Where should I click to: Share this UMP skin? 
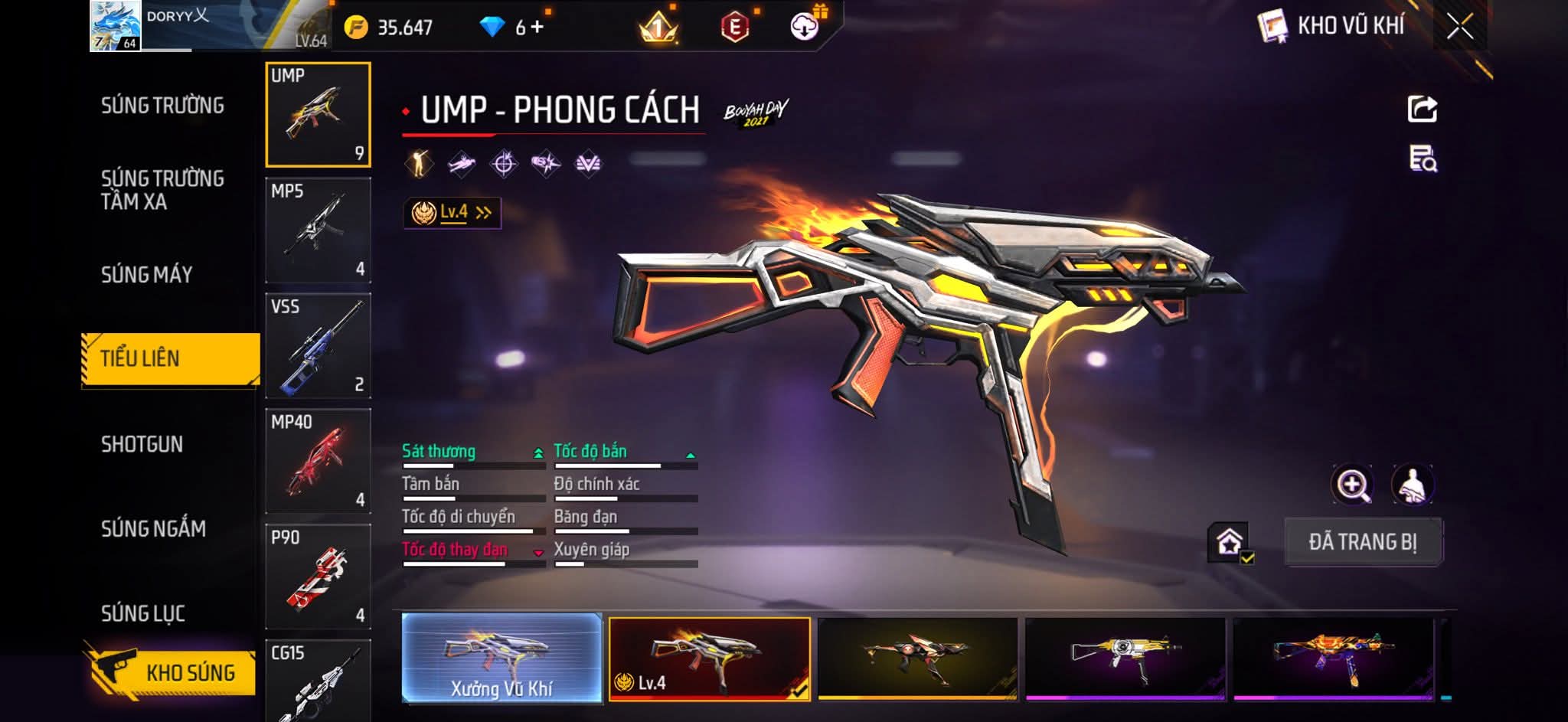[1423, 109]
